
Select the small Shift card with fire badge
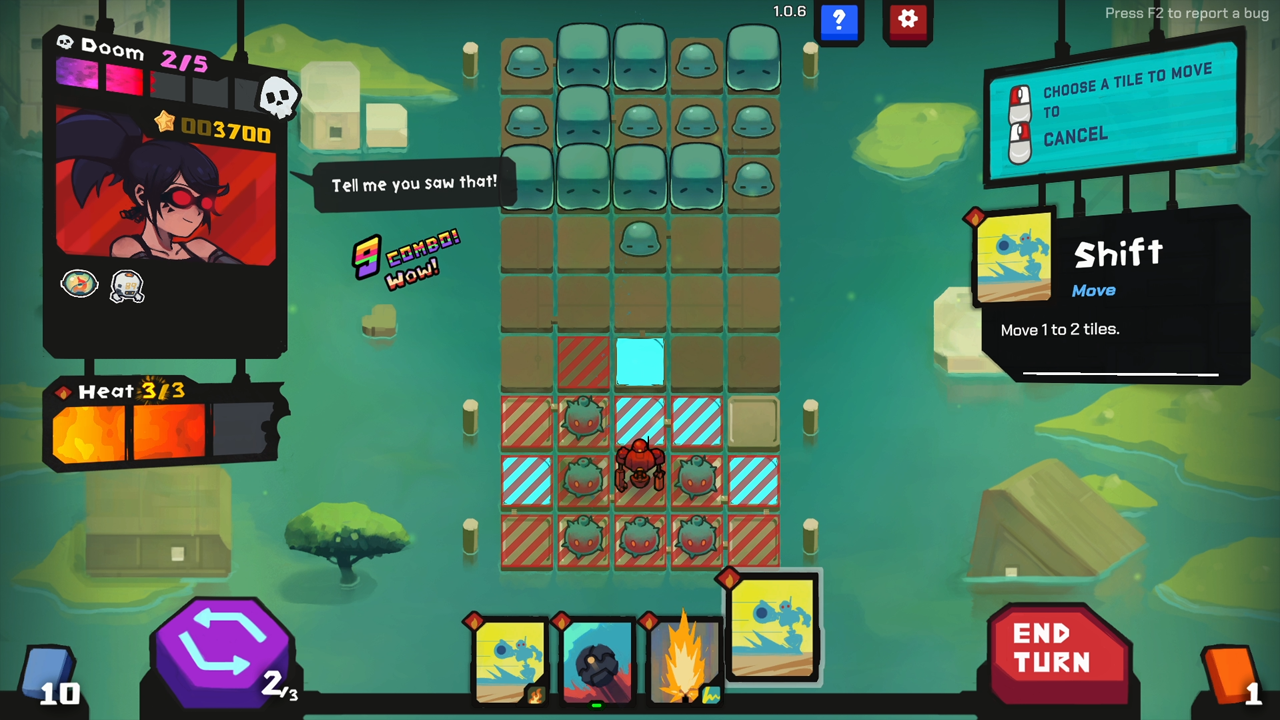510,662
